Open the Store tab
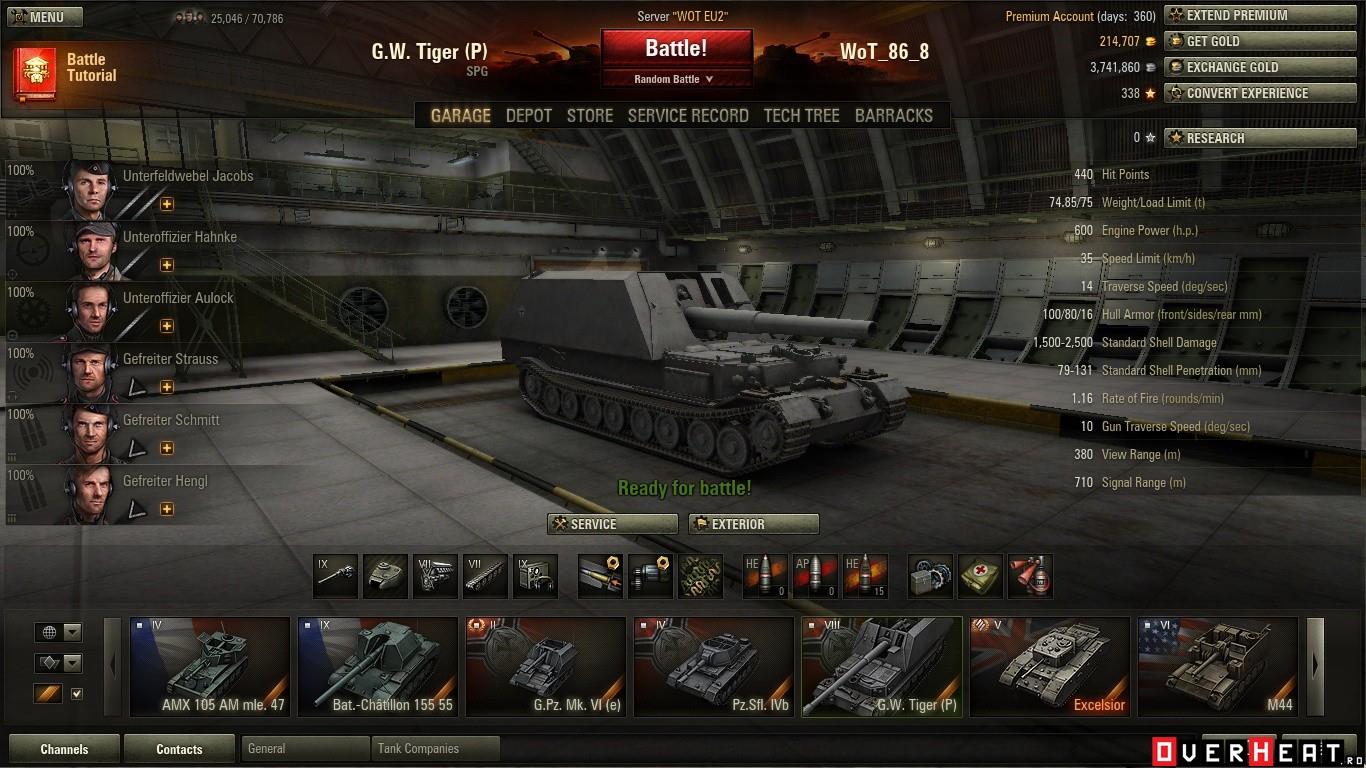Screen dimensions: 1366x768 click(590, 116)
